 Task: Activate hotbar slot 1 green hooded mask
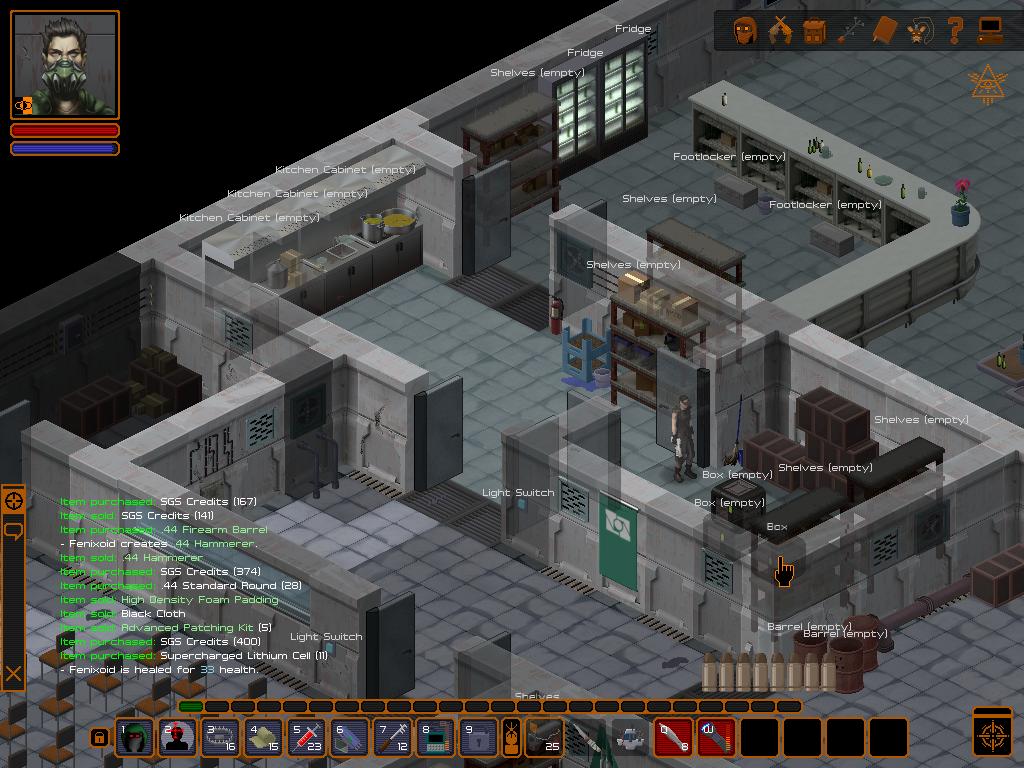coord(134,738)
